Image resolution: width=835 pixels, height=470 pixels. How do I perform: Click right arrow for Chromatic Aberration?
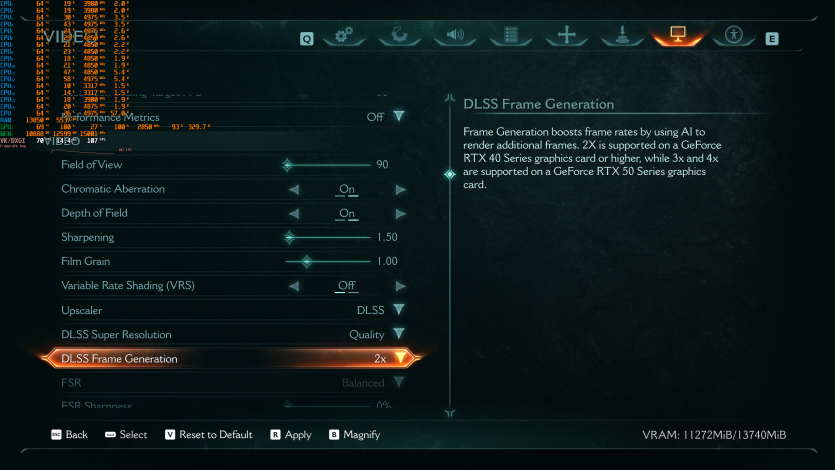(400, 189)
